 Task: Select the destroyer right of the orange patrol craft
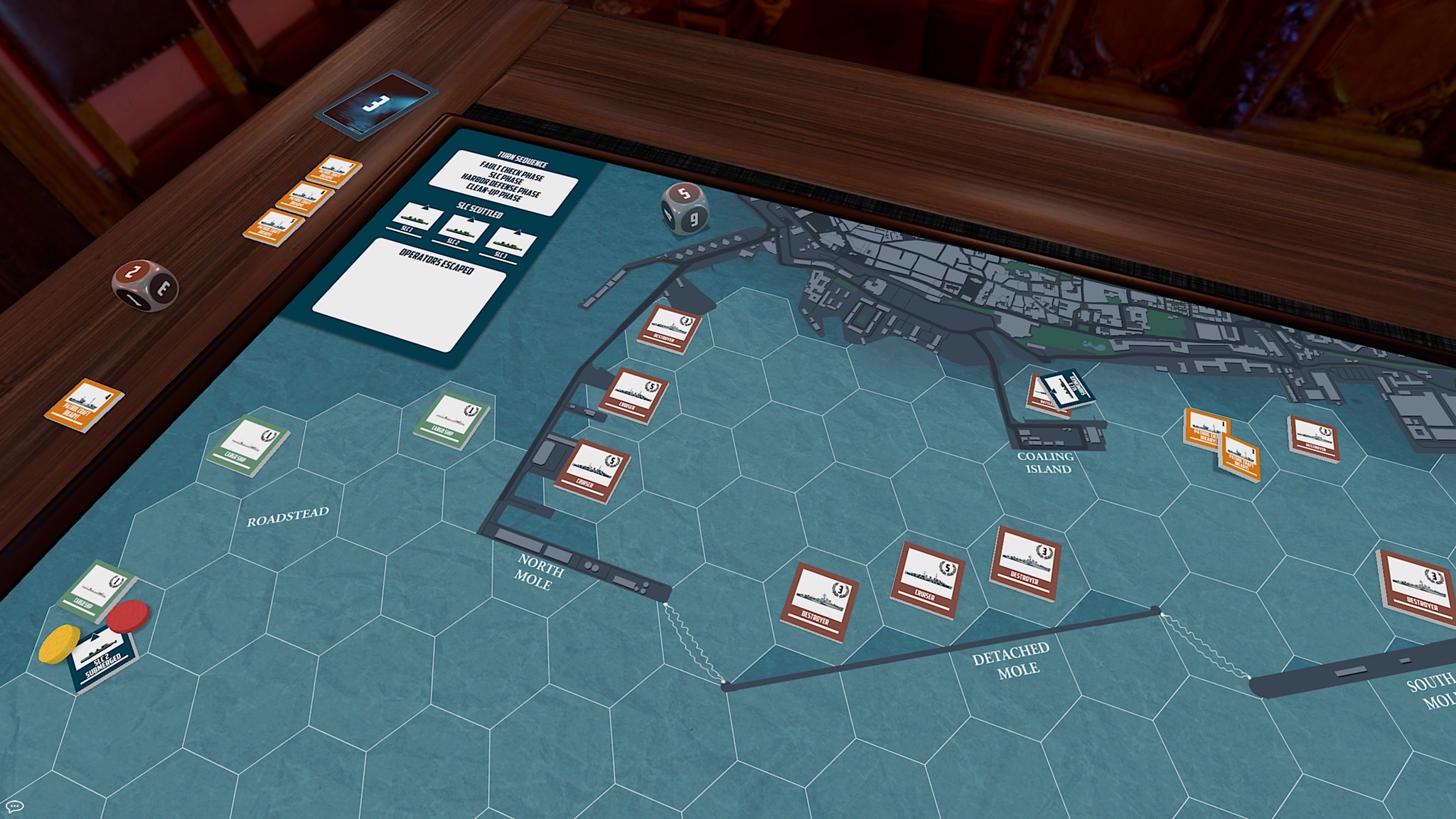1313,438
